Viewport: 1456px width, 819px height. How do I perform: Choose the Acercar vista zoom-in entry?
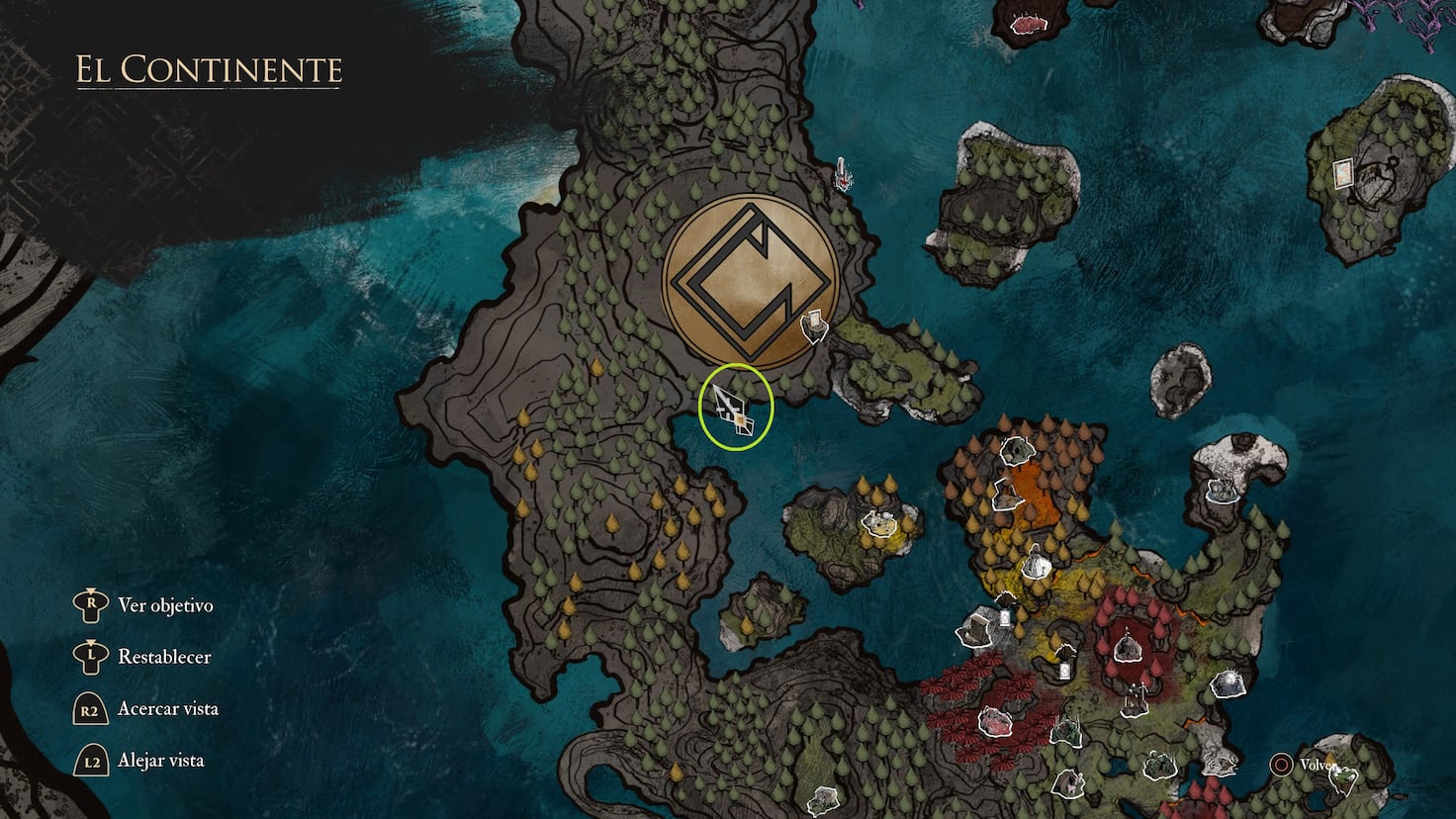coord(167,708)
